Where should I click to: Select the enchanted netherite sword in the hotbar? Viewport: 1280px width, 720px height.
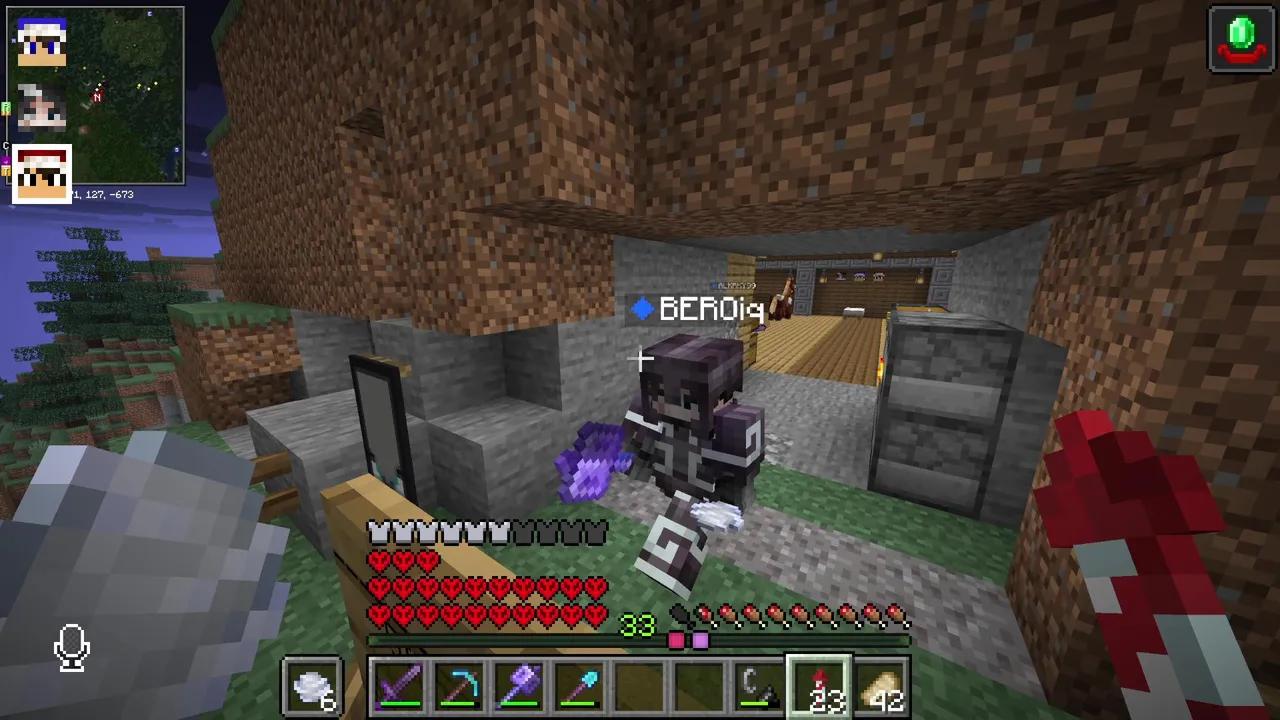click(398, 685)
